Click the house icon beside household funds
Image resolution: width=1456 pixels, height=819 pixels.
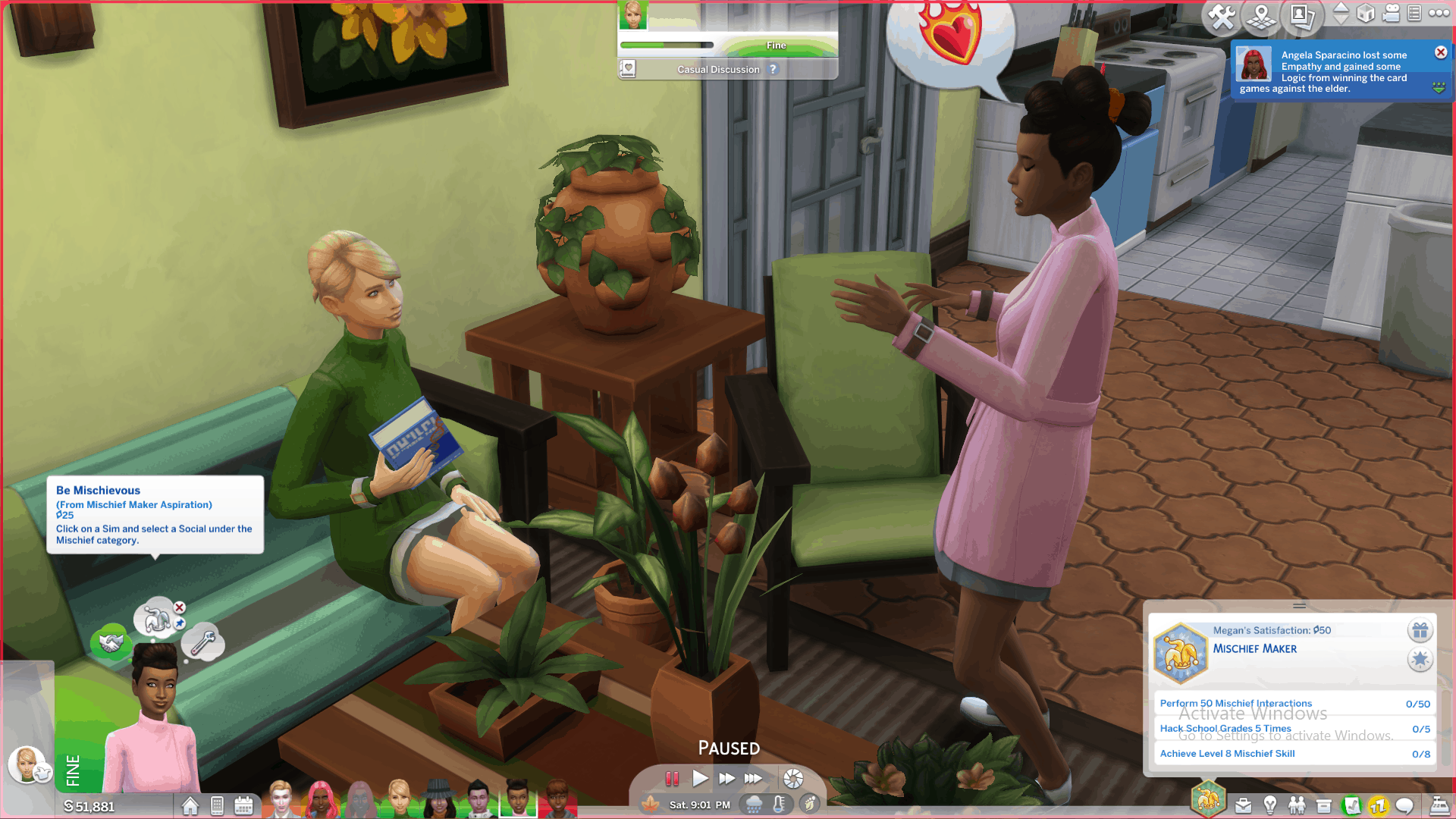coord(190,805)
